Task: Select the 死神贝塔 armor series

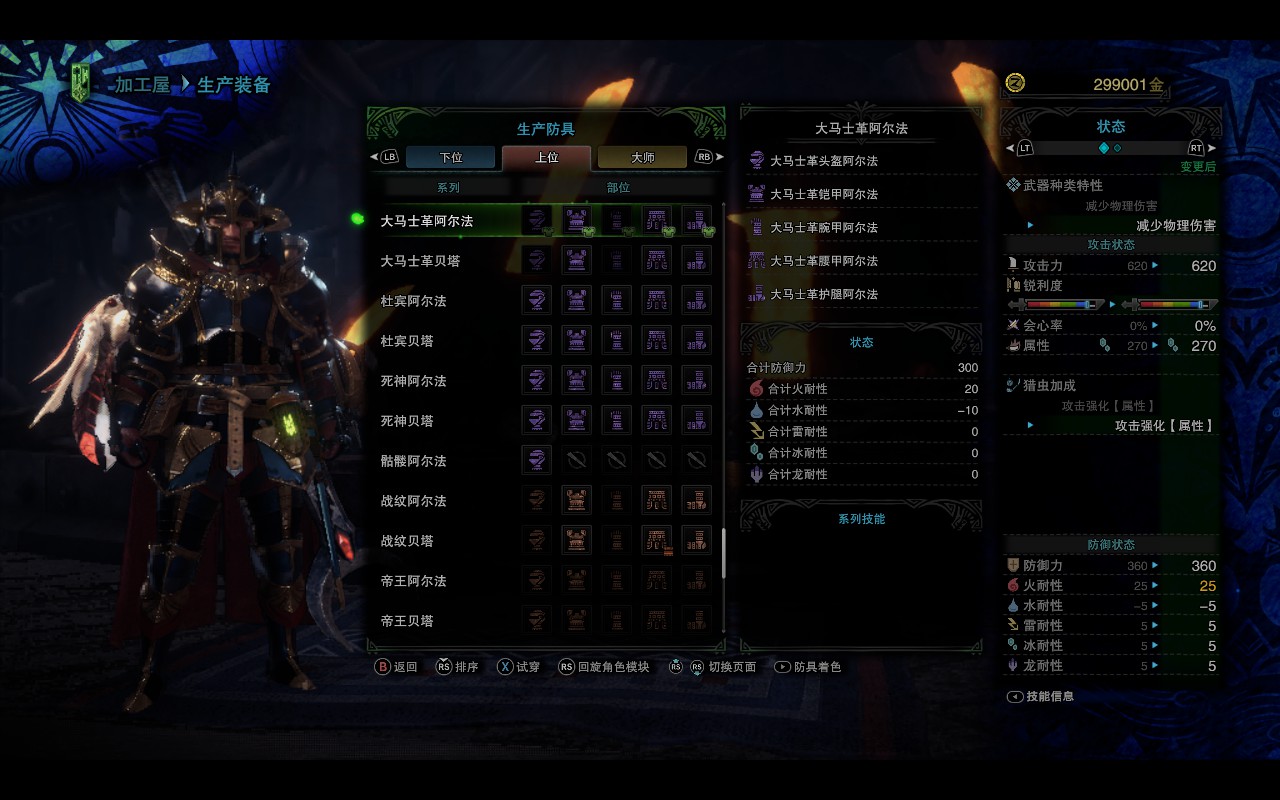Action: [406, 421]
